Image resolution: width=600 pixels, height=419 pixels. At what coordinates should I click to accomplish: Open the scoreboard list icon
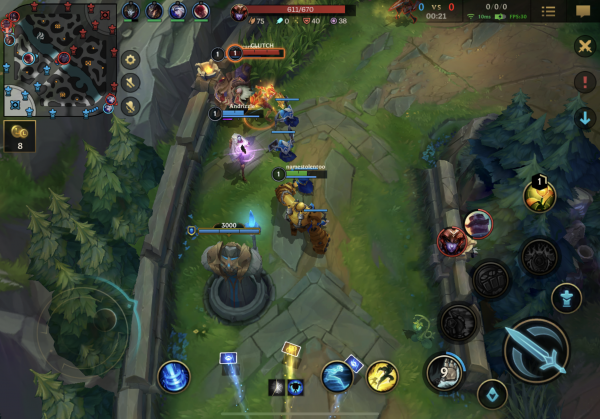pyautogui.click(x=549, y=11)
